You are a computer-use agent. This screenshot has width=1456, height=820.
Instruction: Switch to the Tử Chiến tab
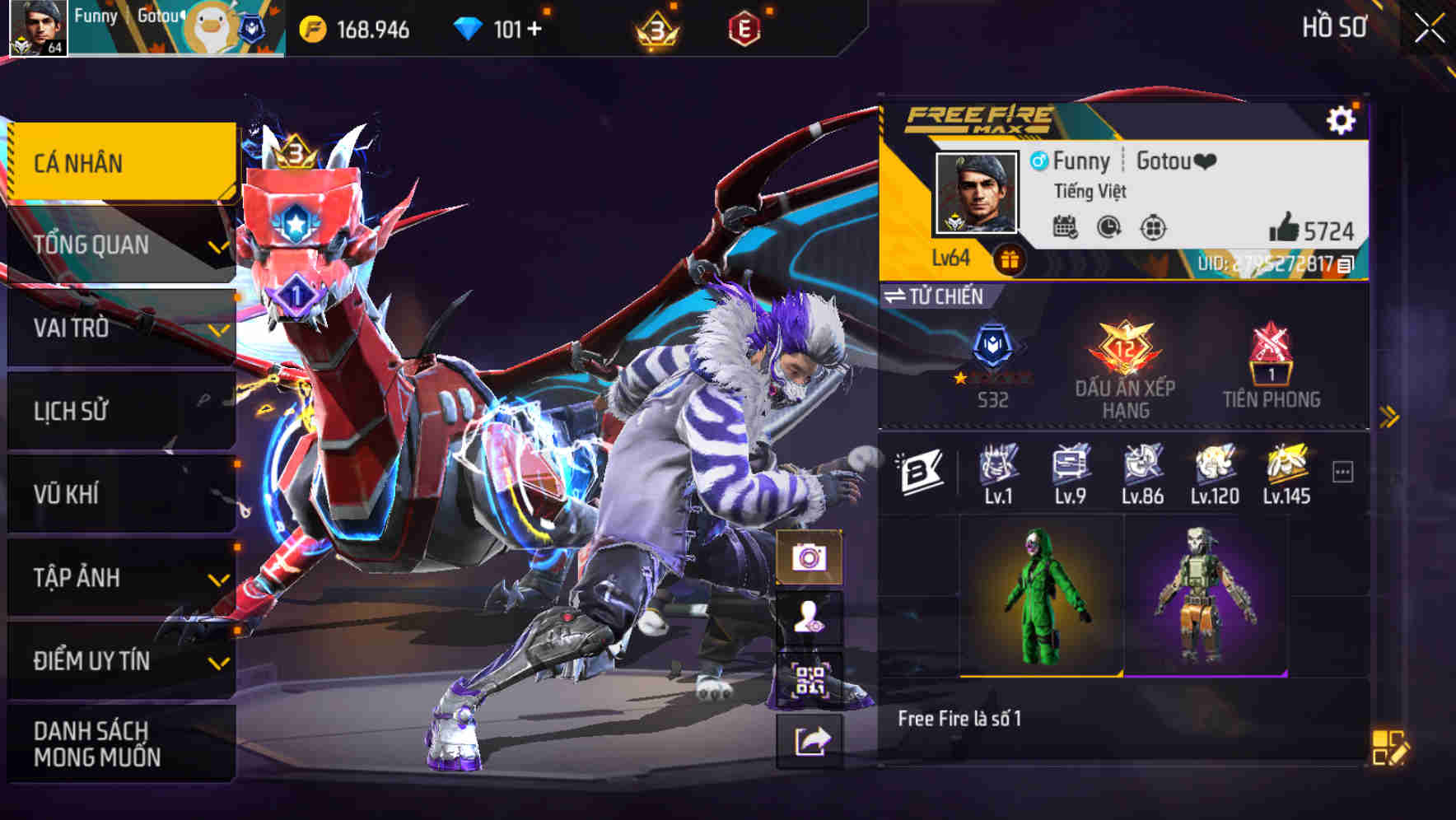click(935, 297)
